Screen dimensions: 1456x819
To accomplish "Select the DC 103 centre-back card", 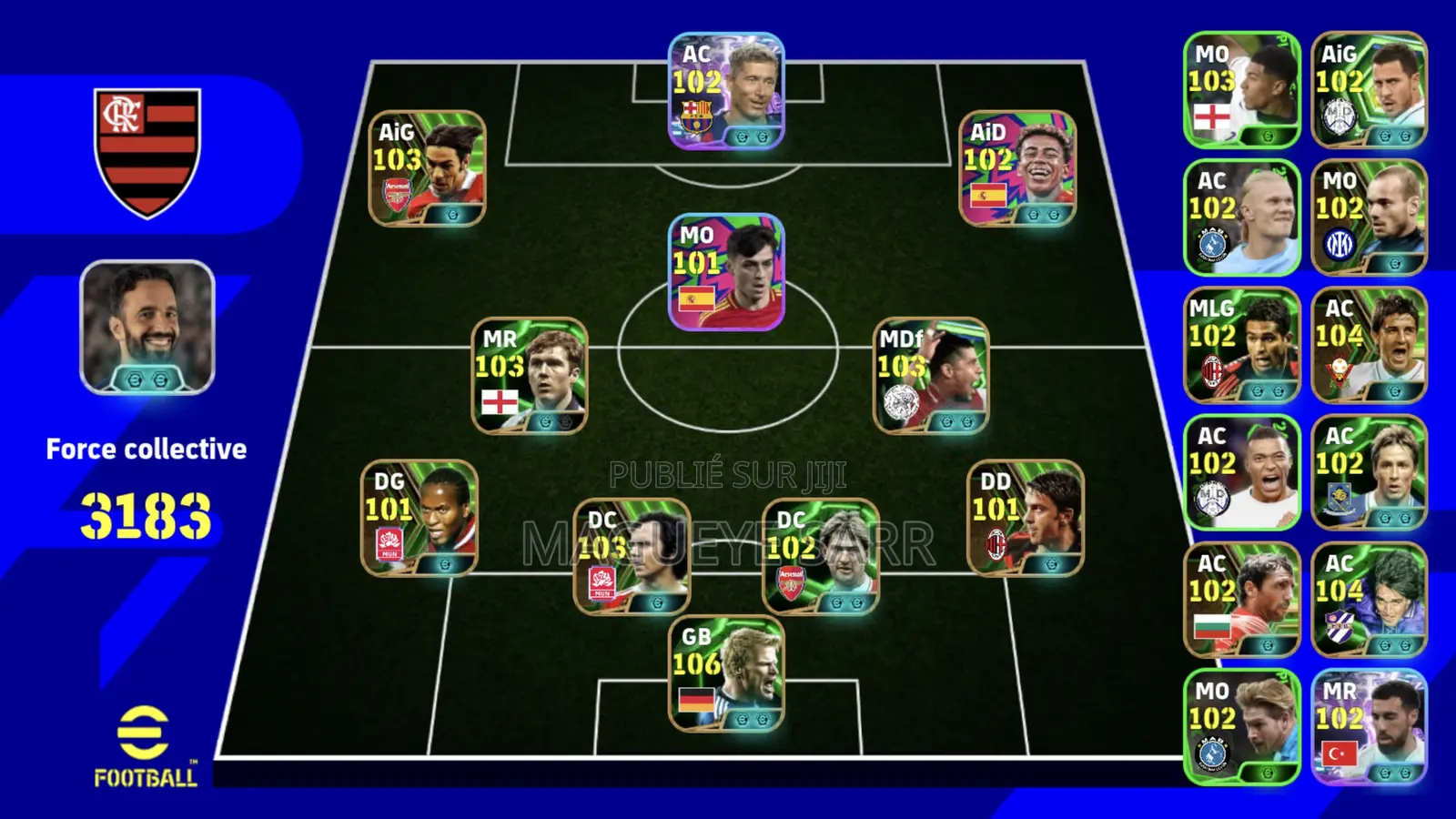I will pos(632,556).
